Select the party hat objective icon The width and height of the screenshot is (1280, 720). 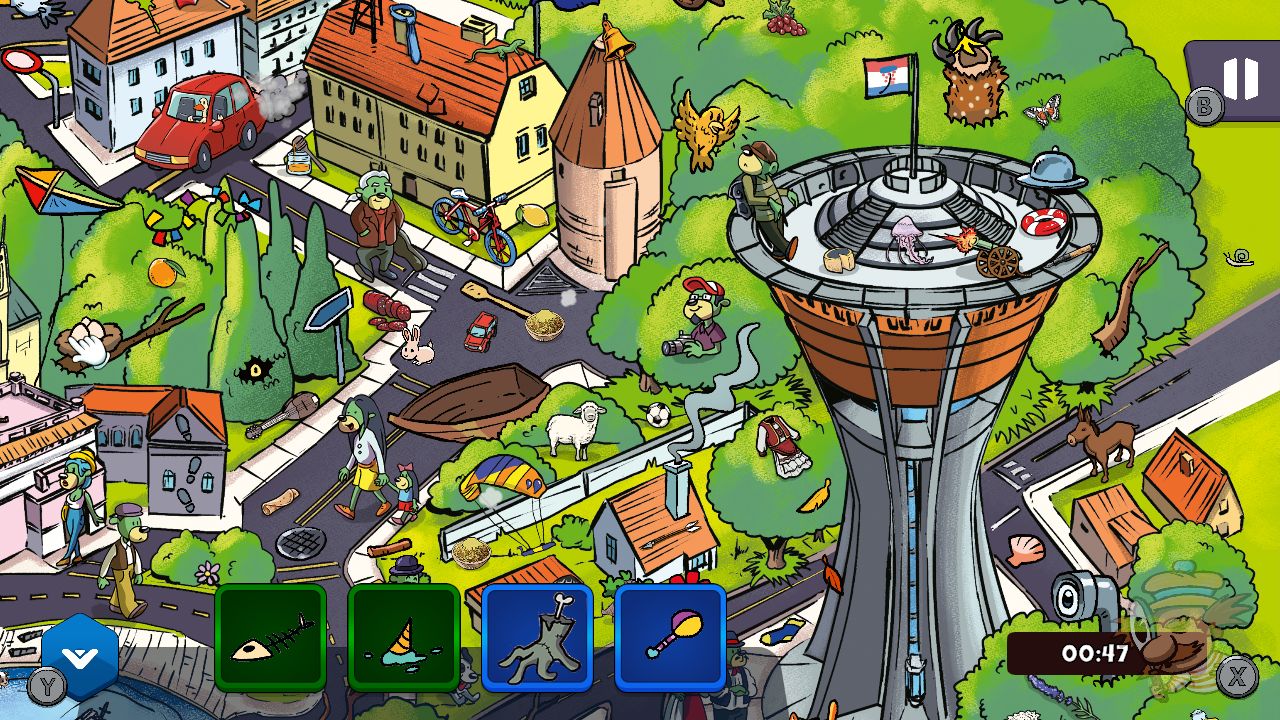[404, 642]
